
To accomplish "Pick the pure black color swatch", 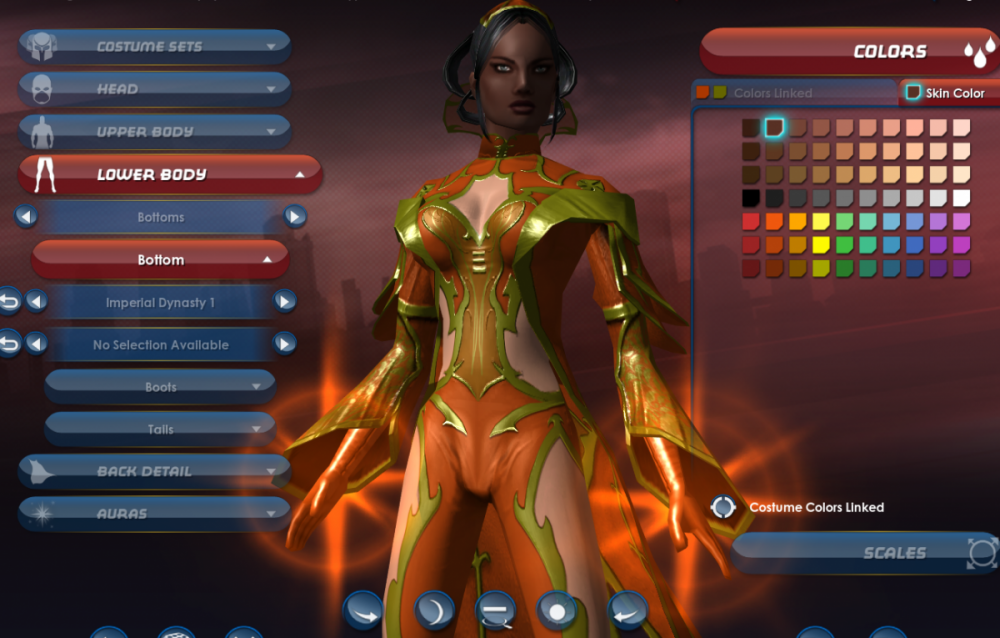I will [750, 198].
